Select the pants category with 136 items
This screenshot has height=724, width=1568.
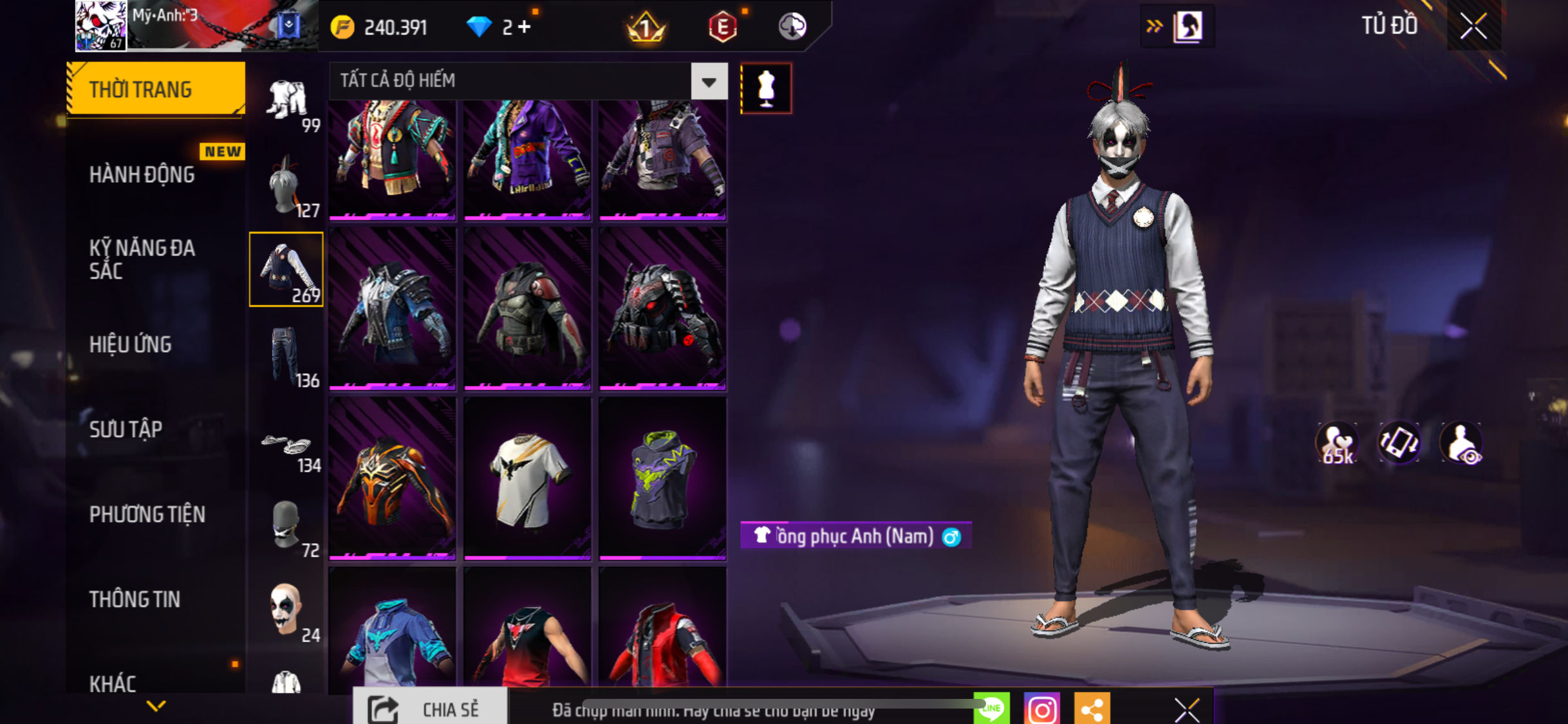[286, 355]
